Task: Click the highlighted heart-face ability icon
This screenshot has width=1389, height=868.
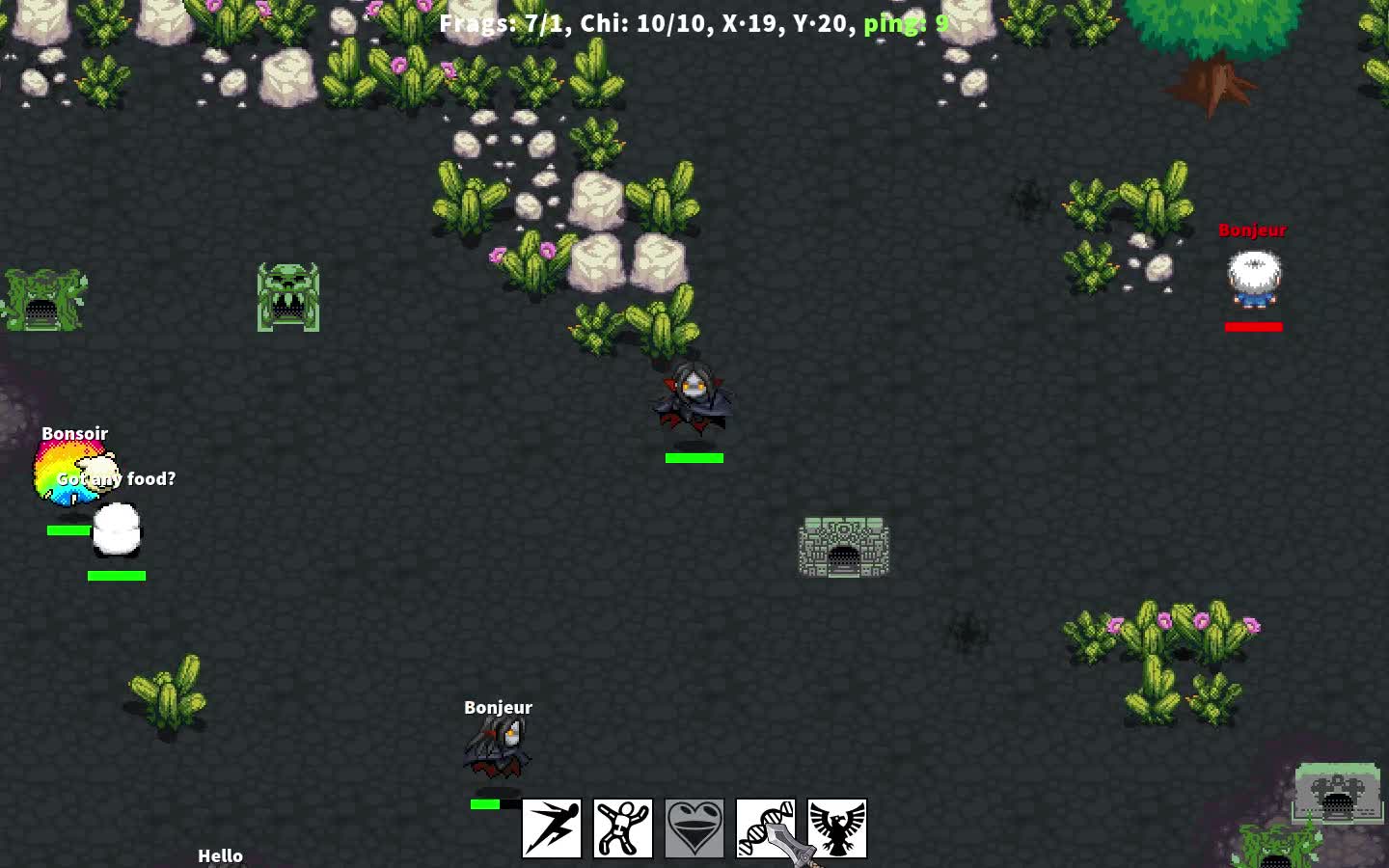Action: (694, 827)
